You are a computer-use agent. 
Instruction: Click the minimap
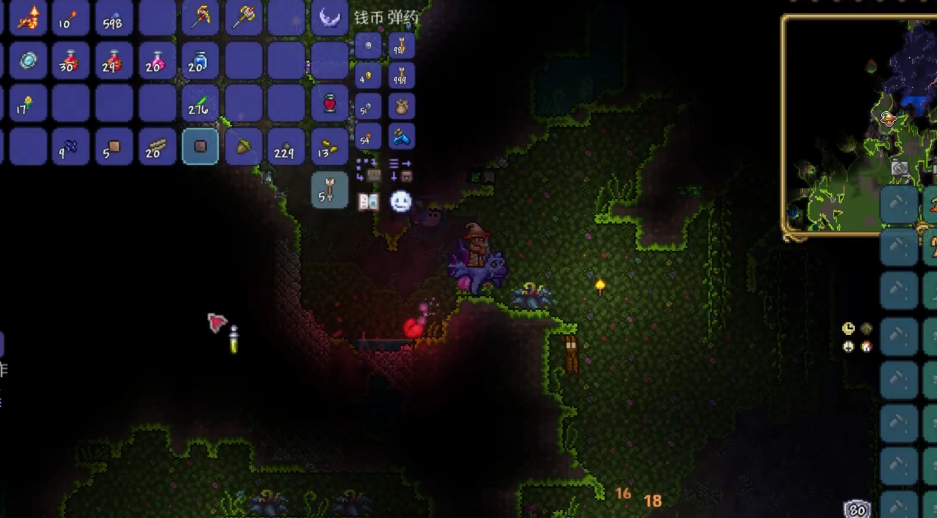tap(860, 125)
